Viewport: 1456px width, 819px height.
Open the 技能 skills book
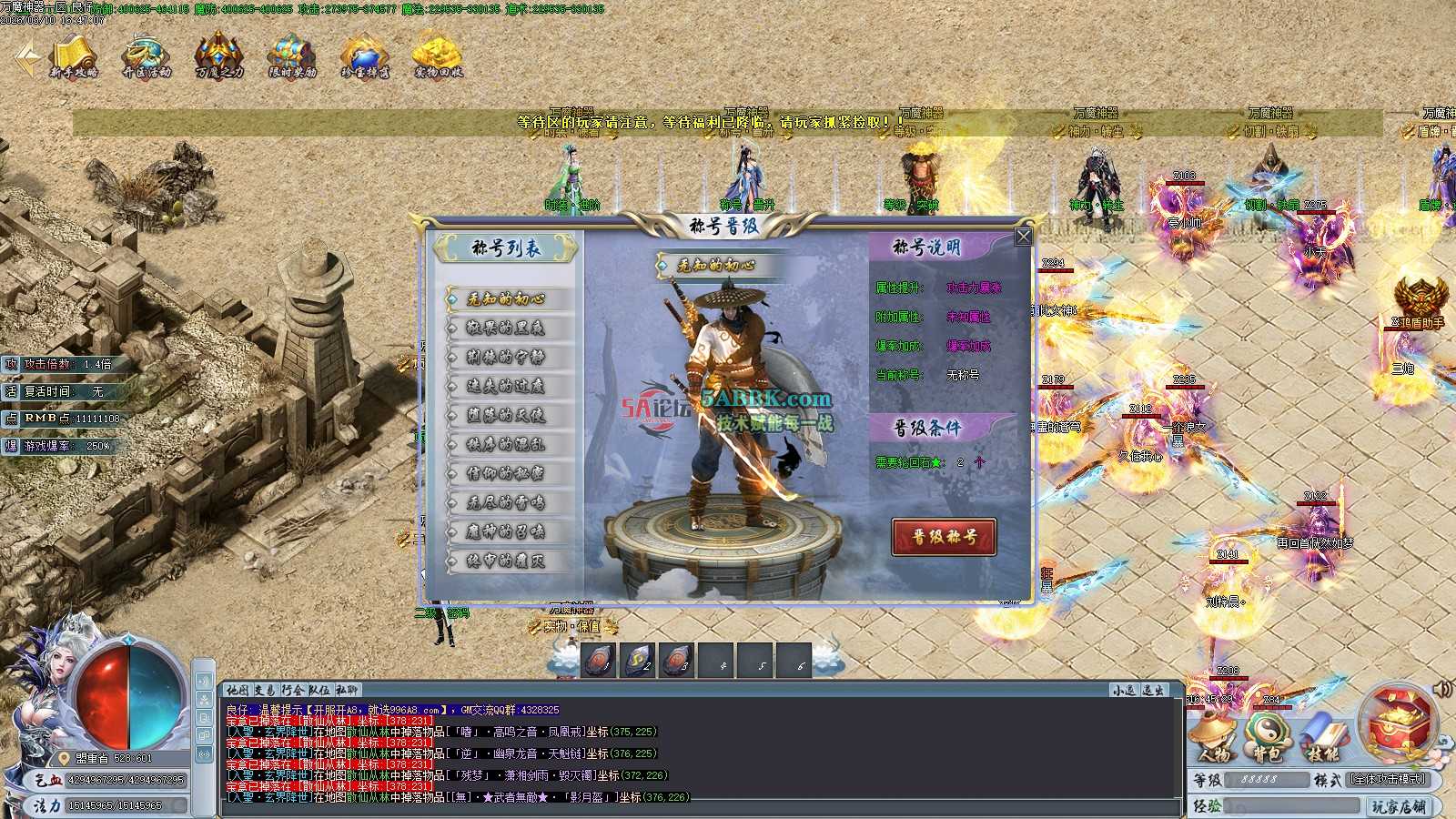(1322, 735)
